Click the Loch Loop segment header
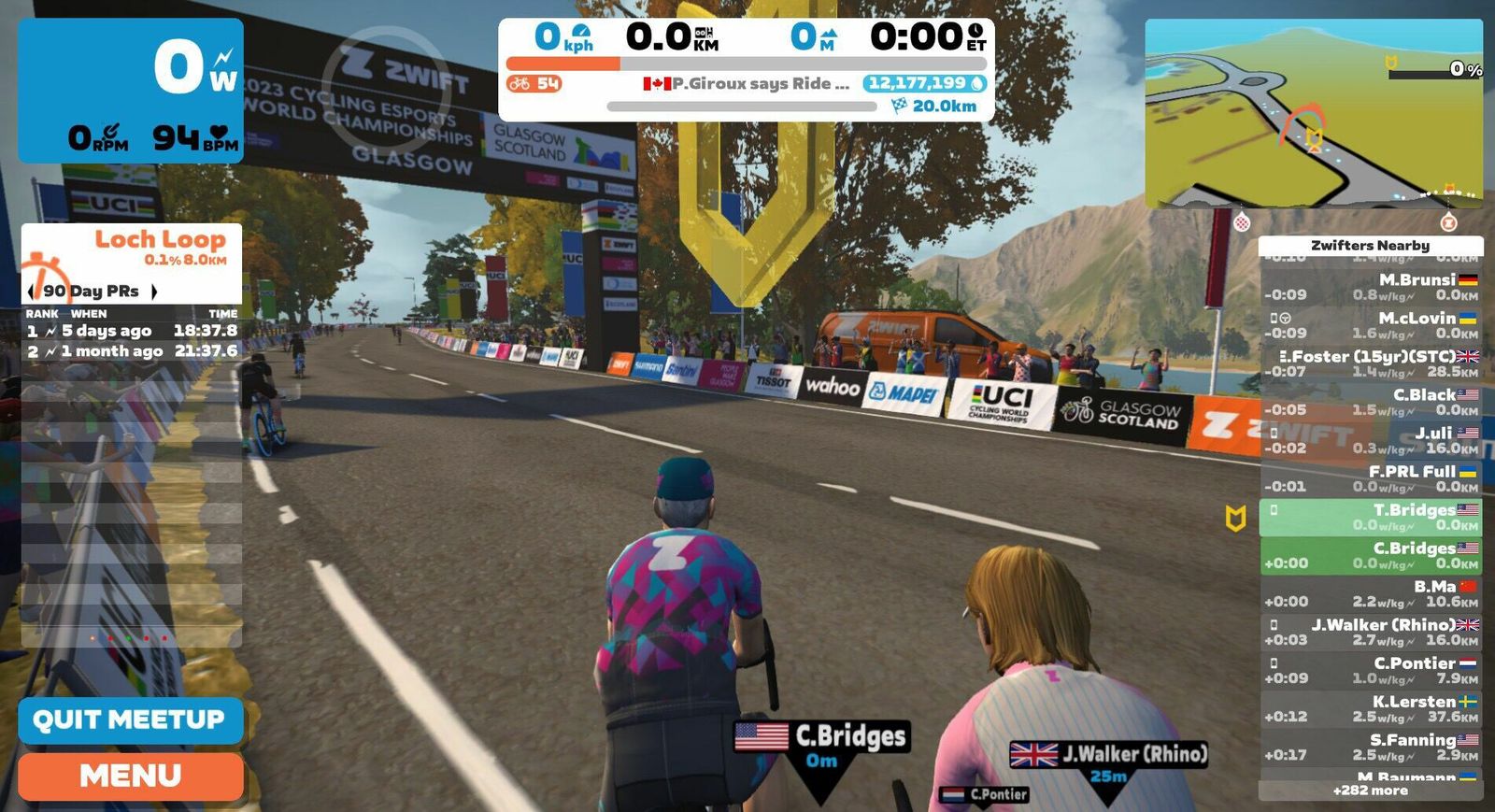Viewport: 1495px width, 812px height. pyautogui.click(x=132, y=248)
